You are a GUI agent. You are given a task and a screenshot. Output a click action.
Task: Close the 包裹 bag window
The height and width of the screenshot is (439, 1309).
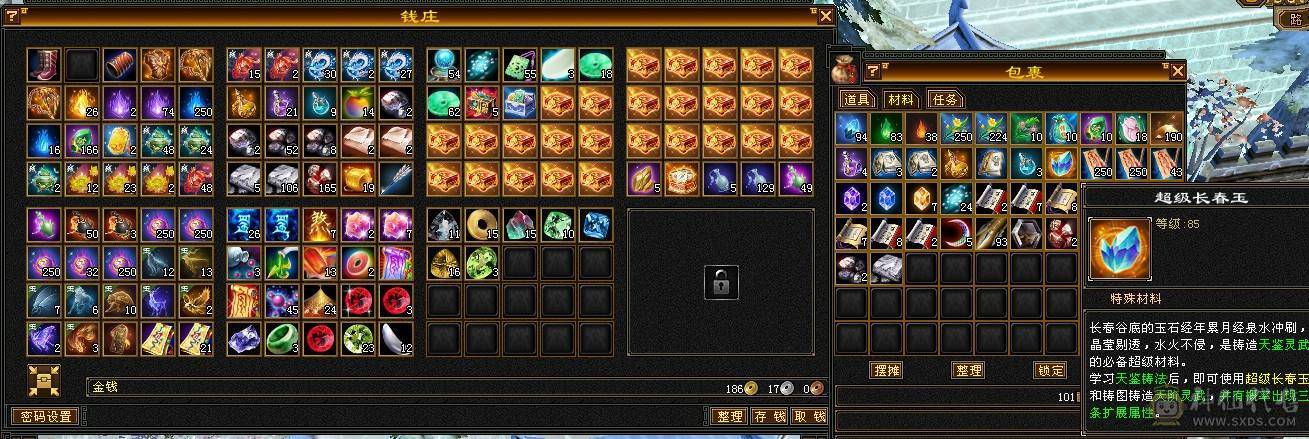point(1177,71)
